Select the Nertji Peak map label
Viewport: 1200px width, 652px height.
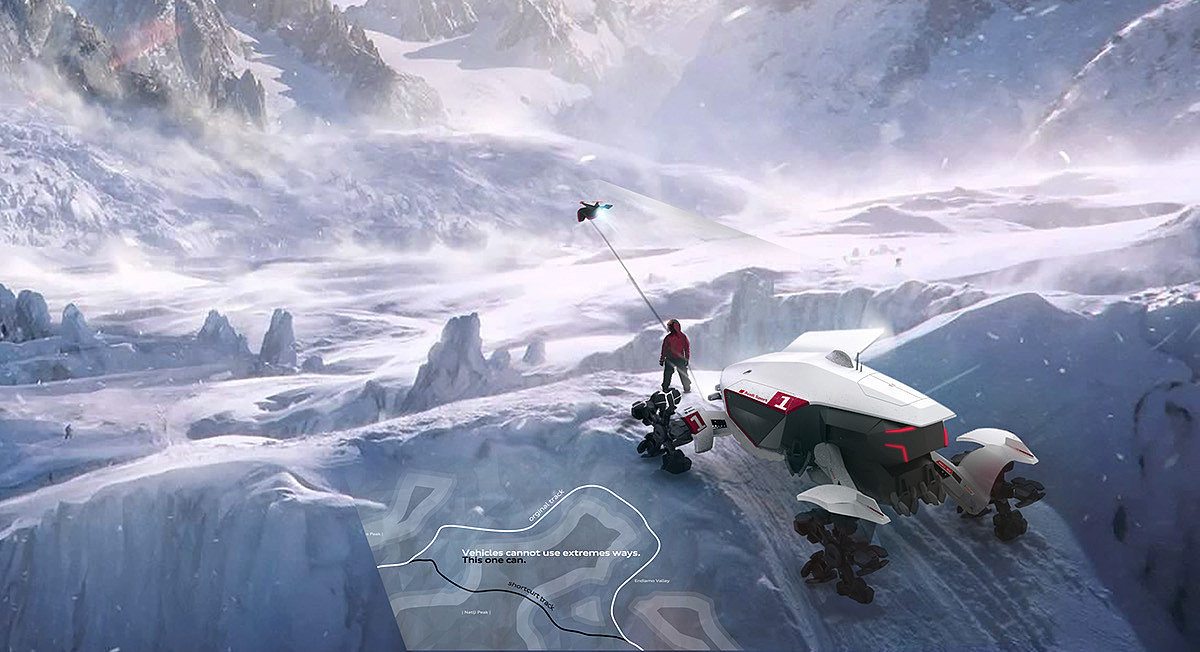click(474, 611)
